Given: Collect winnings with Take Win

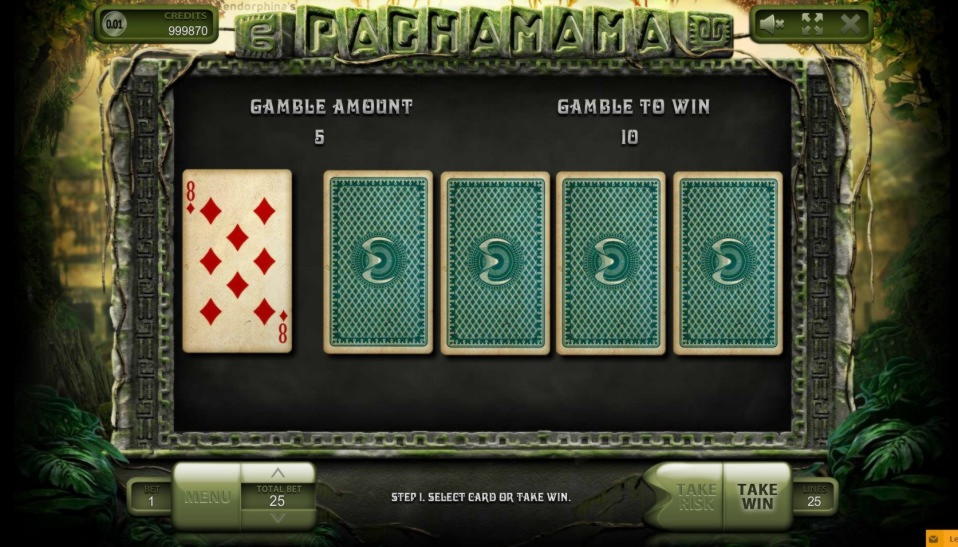Looking at the screenshot, I should (x=757, y=496).
